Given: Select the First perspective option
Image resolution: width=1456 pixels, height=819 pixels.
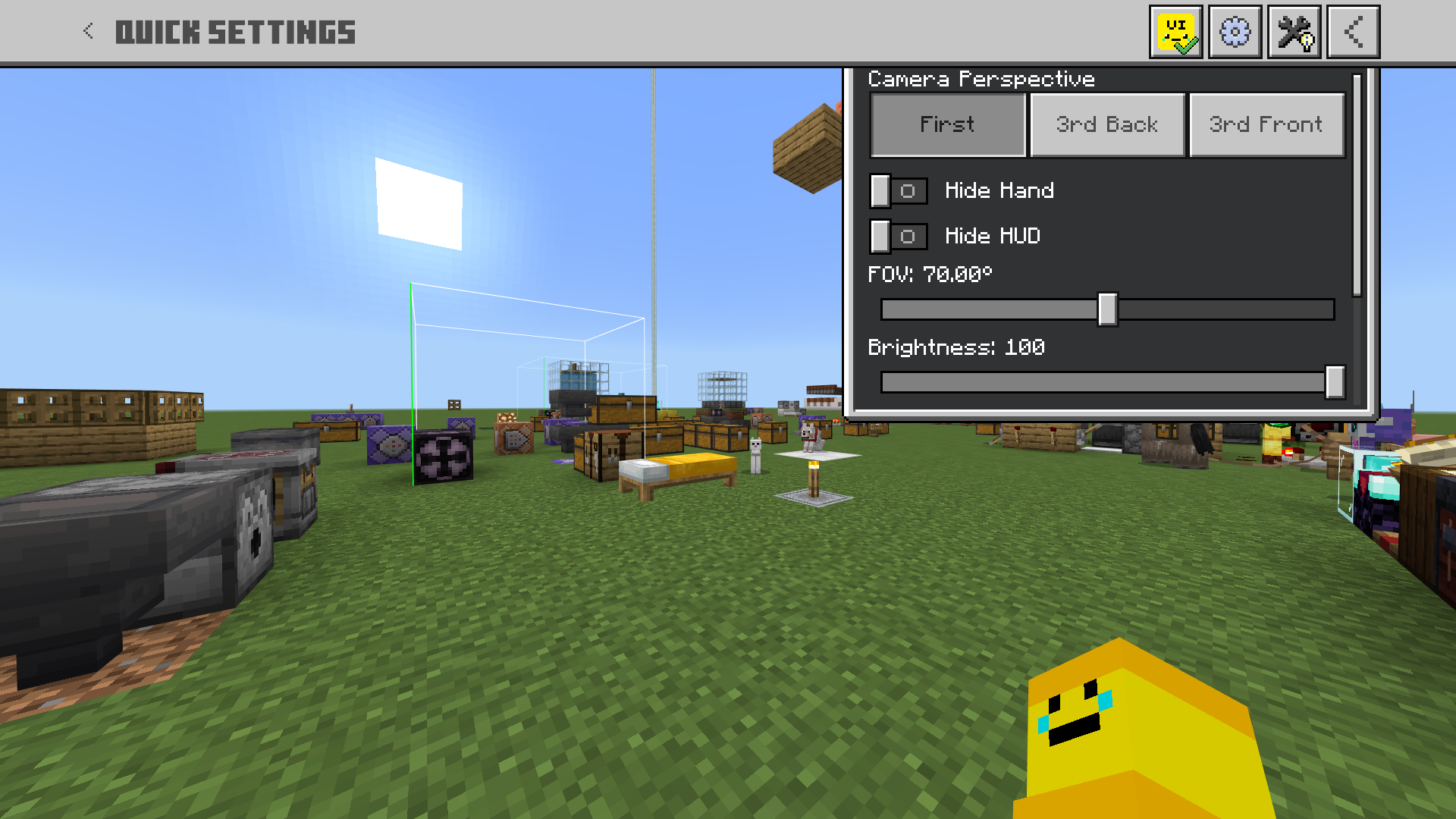Looking at the screenshot, I should tap(947, 124).
